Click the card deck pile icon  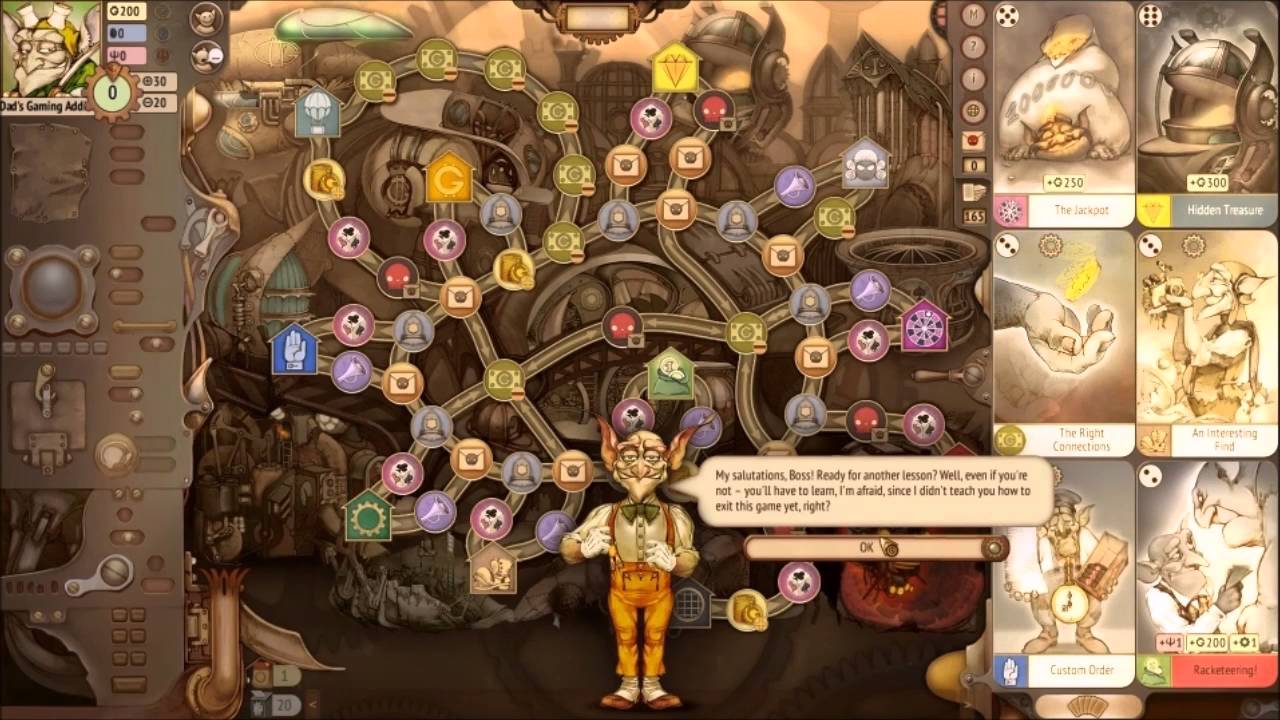974,192
